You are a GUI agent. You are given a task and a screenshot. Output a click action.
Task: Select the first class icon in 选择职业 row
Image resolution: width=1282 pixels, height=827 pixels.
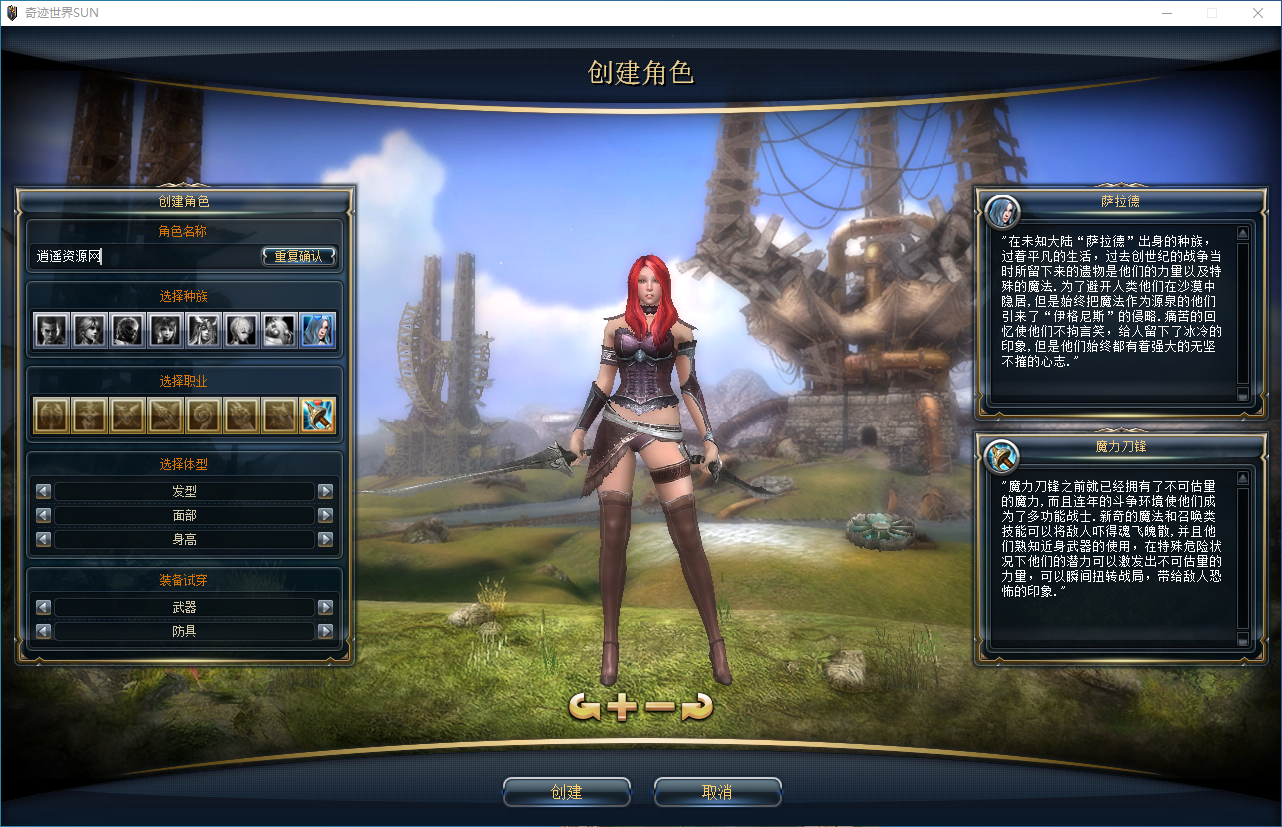pyautogui.click(x=51, y=414)
